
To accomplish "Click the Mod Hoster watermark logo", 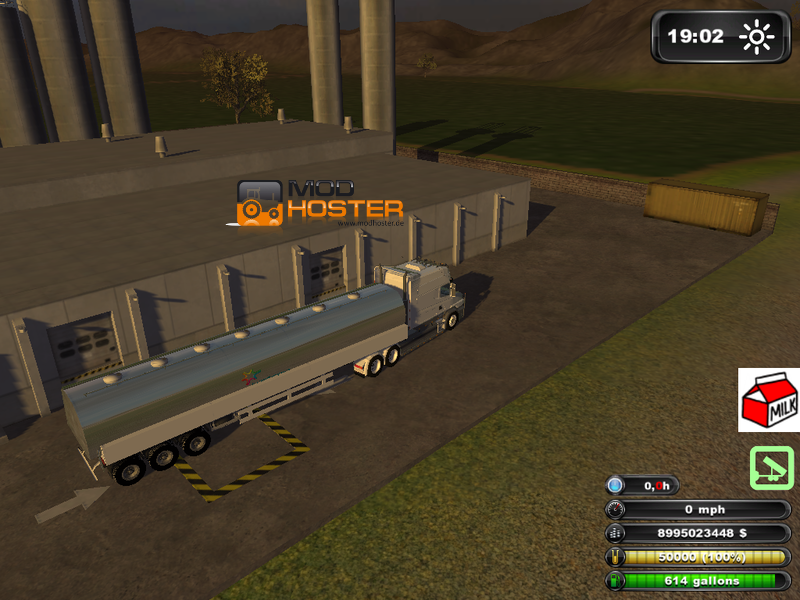I will pos(319,203).
